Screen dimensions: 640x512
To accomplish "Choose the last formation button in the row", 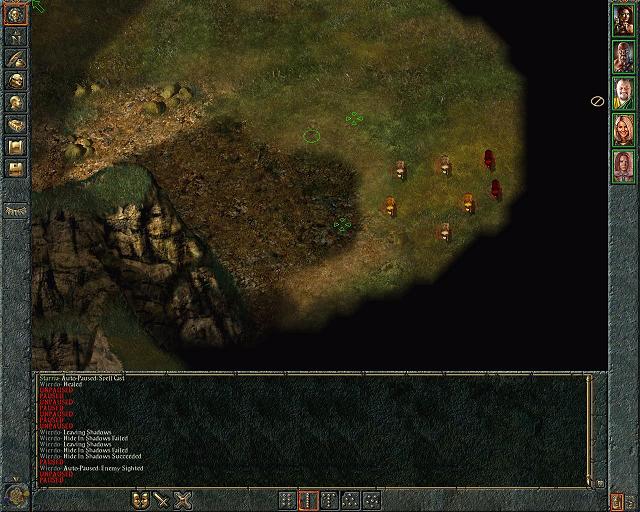I will pyautogui.click(x=371, y=499).
